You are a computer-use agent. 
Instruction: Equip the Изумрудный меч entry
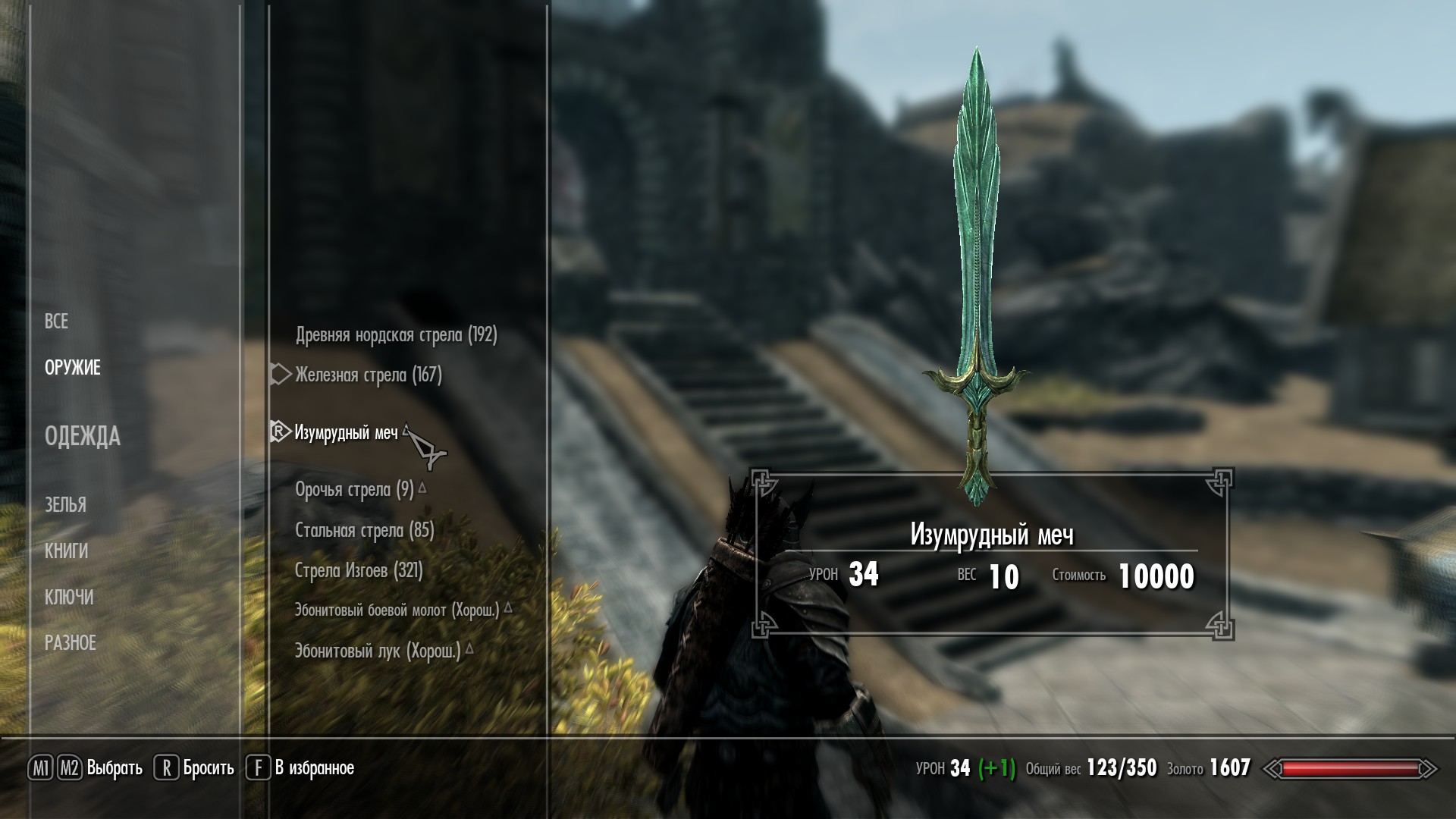tap(346, 433)
